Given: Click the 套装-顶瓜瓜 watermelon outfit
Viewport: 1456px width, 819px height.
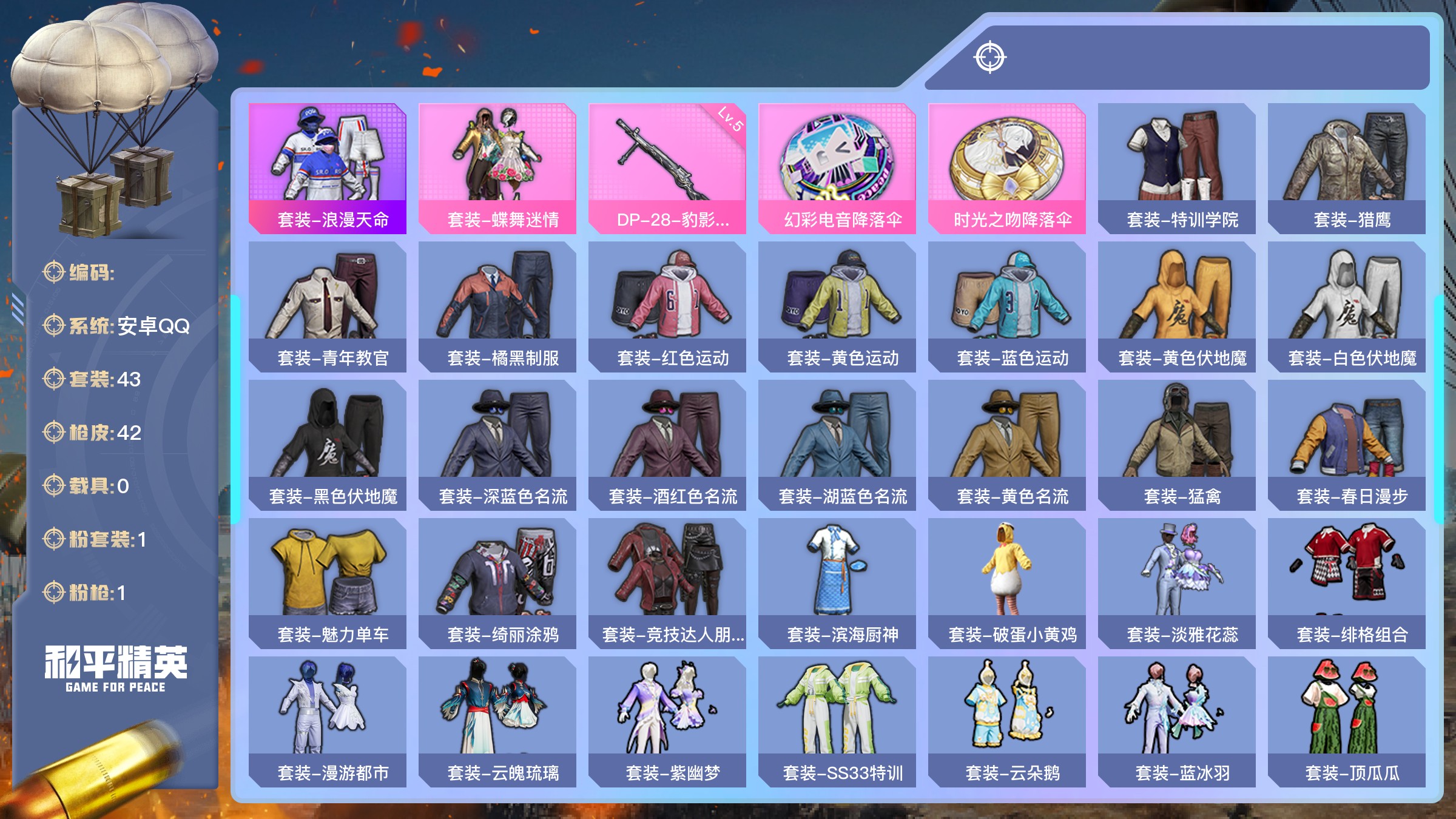Looking at the screenshot, I should click(x=1347, y=721).
